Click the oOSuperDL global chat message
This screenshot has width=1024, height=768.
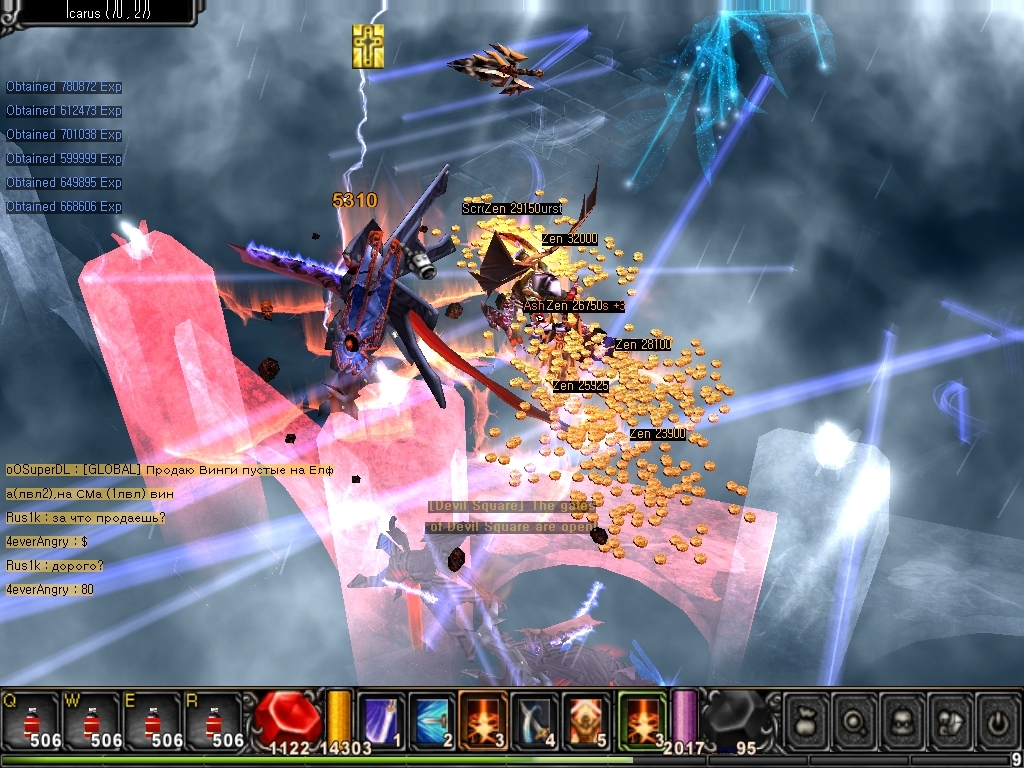(170, 470)
